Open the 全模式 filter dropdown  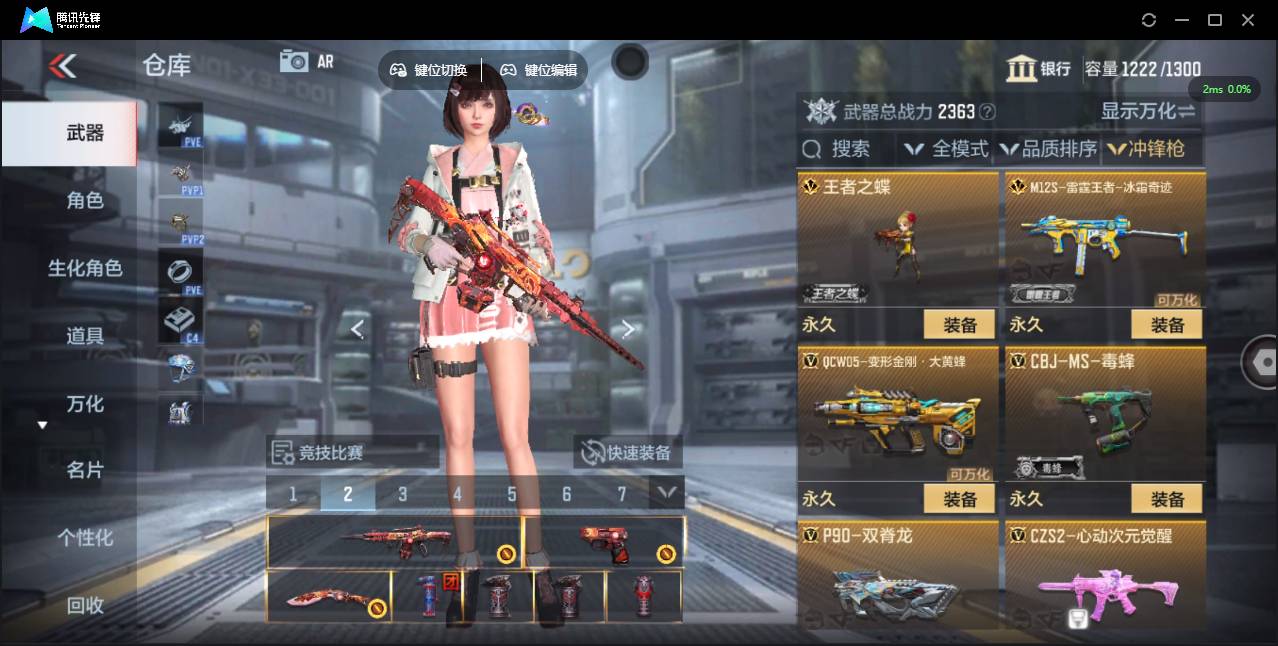tap(946, 149)
